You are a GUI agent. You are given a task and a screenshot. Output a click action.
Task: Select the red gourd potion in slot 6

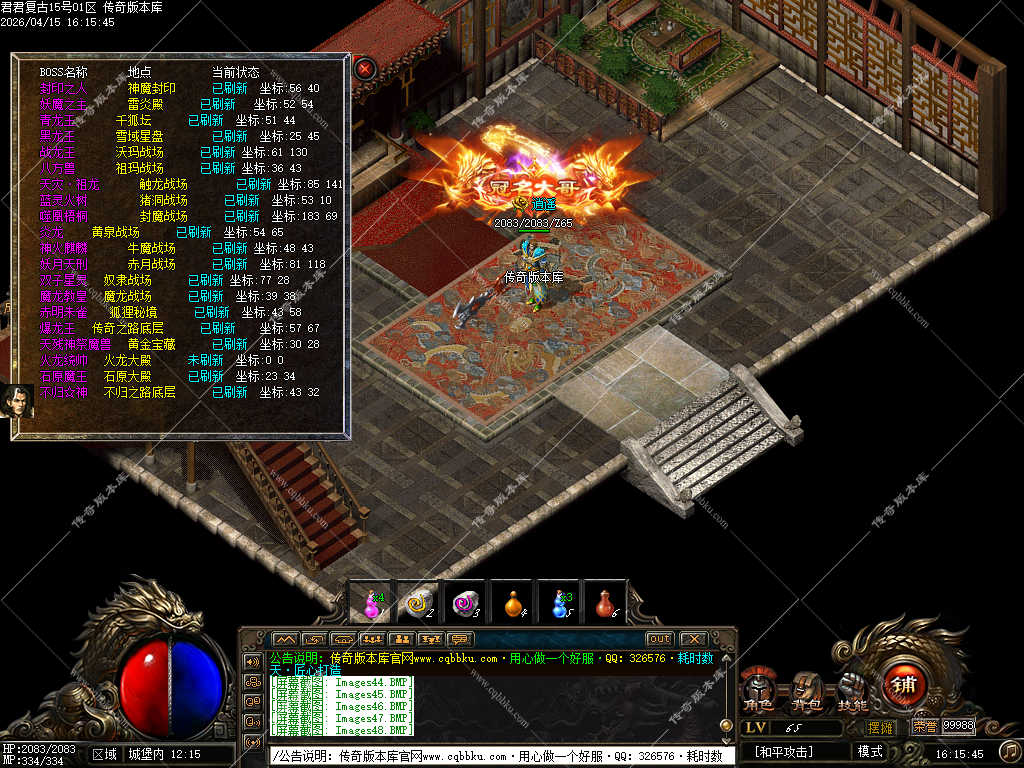pos(605,603)
